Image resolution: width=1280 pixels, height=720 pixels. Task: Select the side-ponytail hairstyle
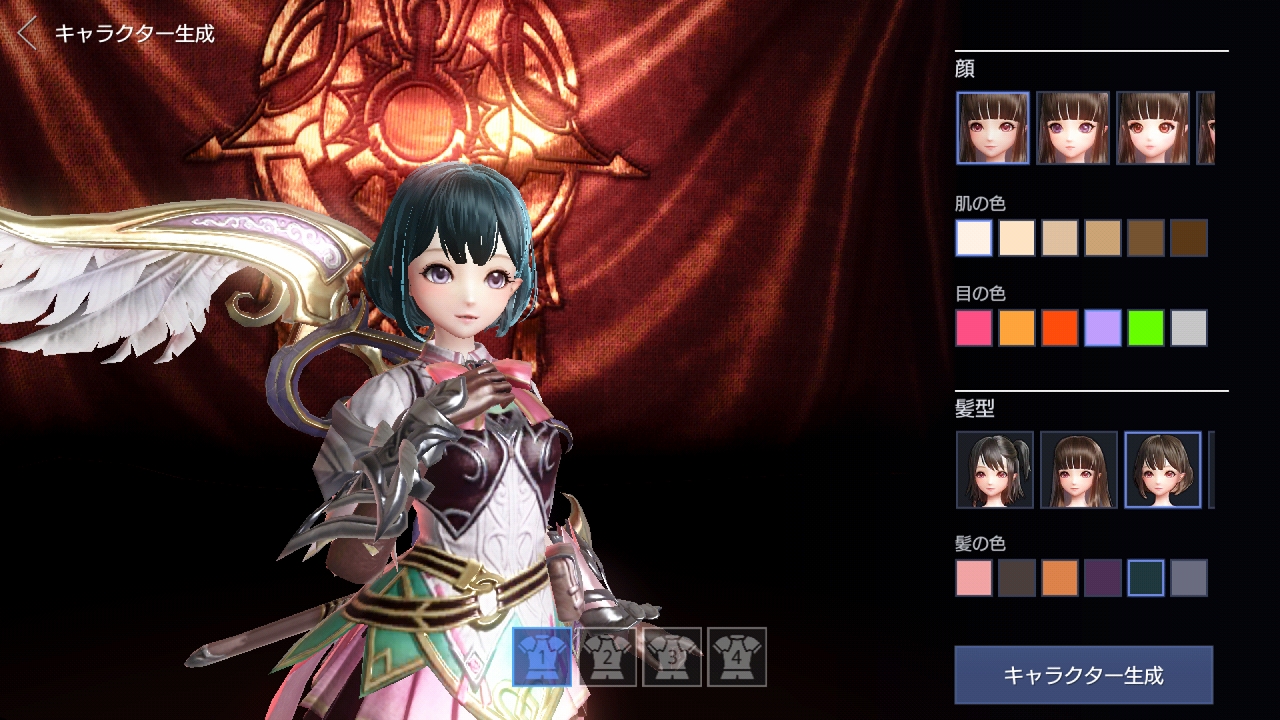click(x=995, y=470)
